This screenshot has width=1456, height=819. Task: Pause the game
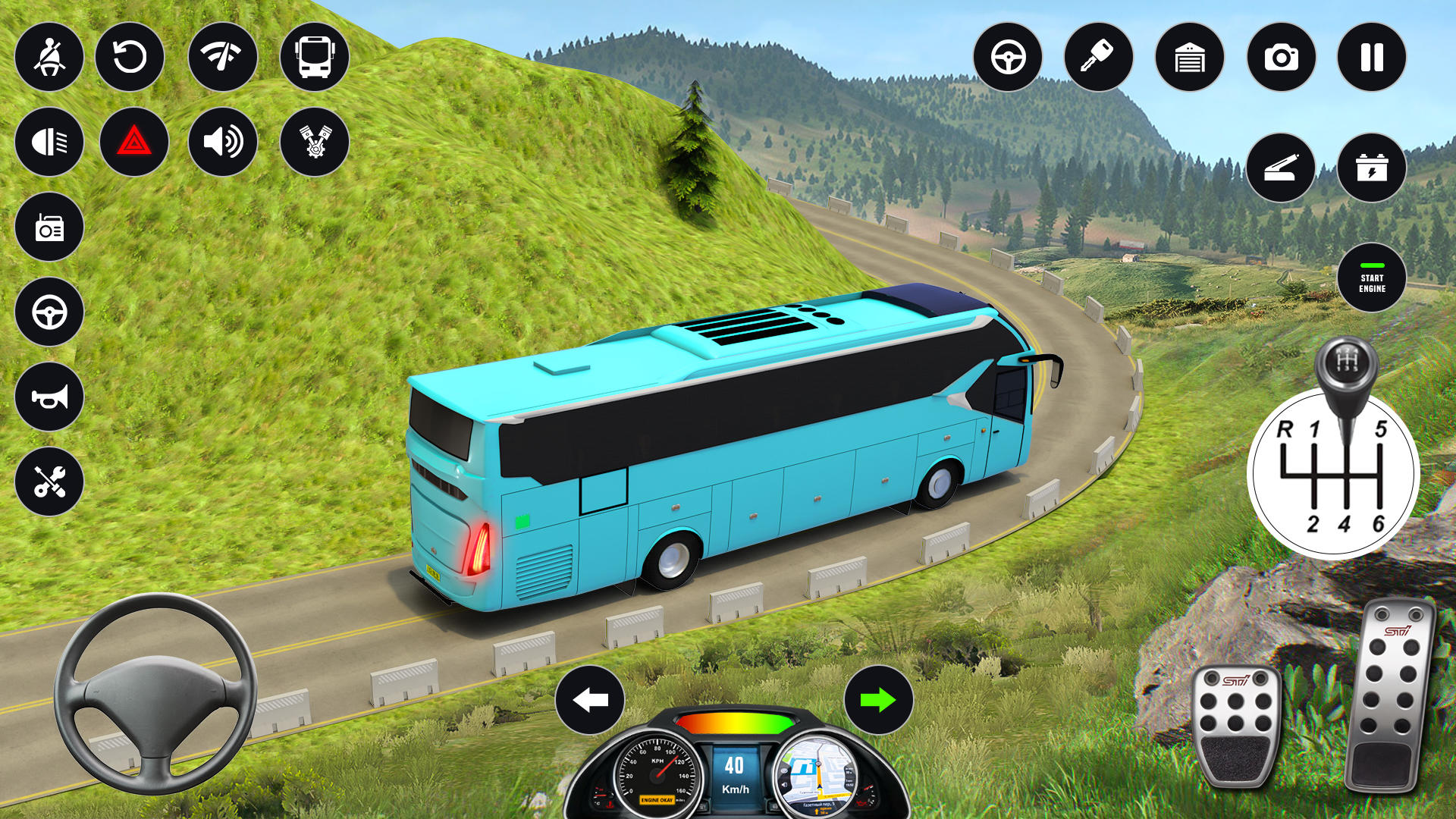[1372, 58]
